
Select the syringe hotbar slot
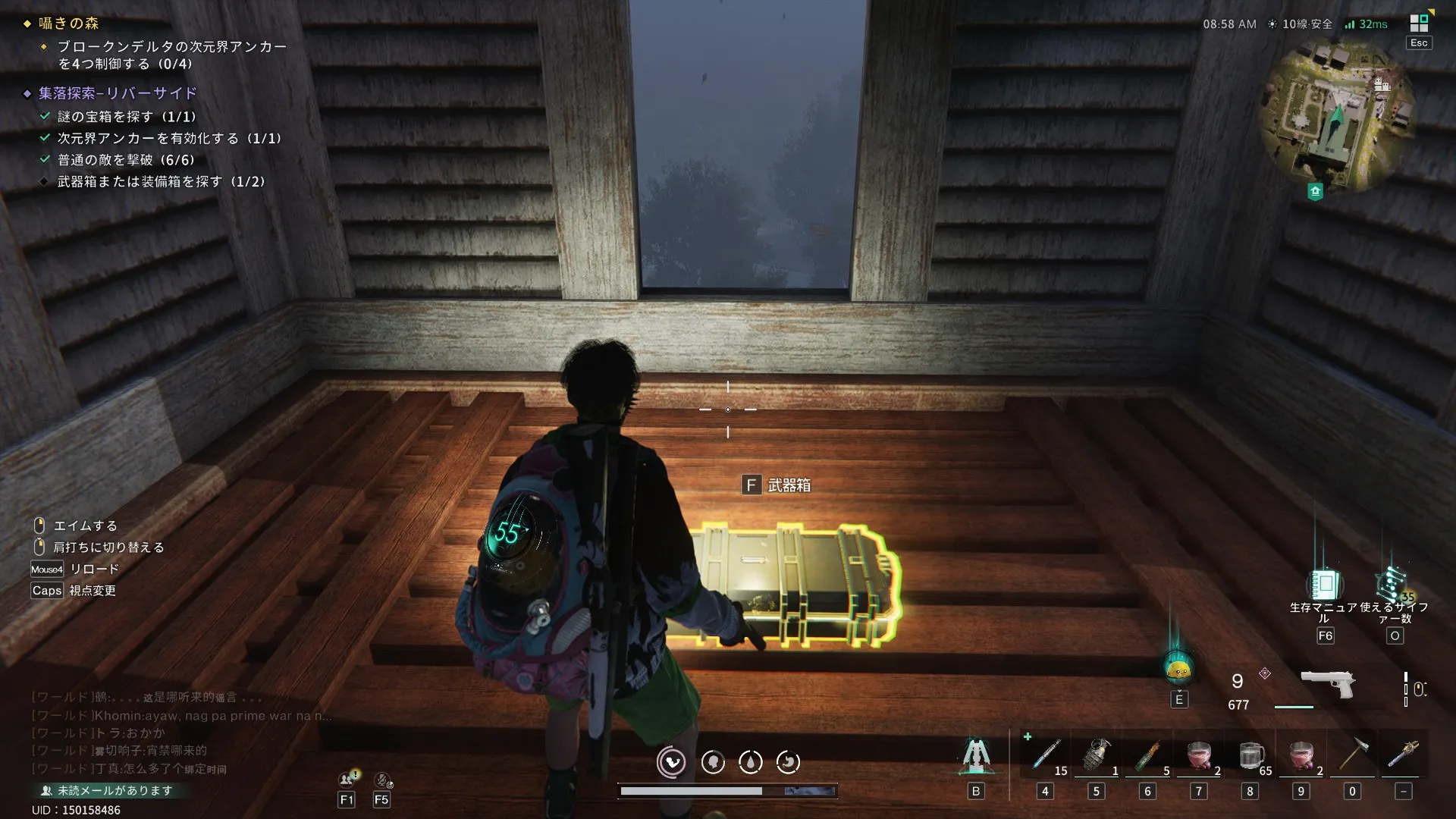pos(1045,755)
